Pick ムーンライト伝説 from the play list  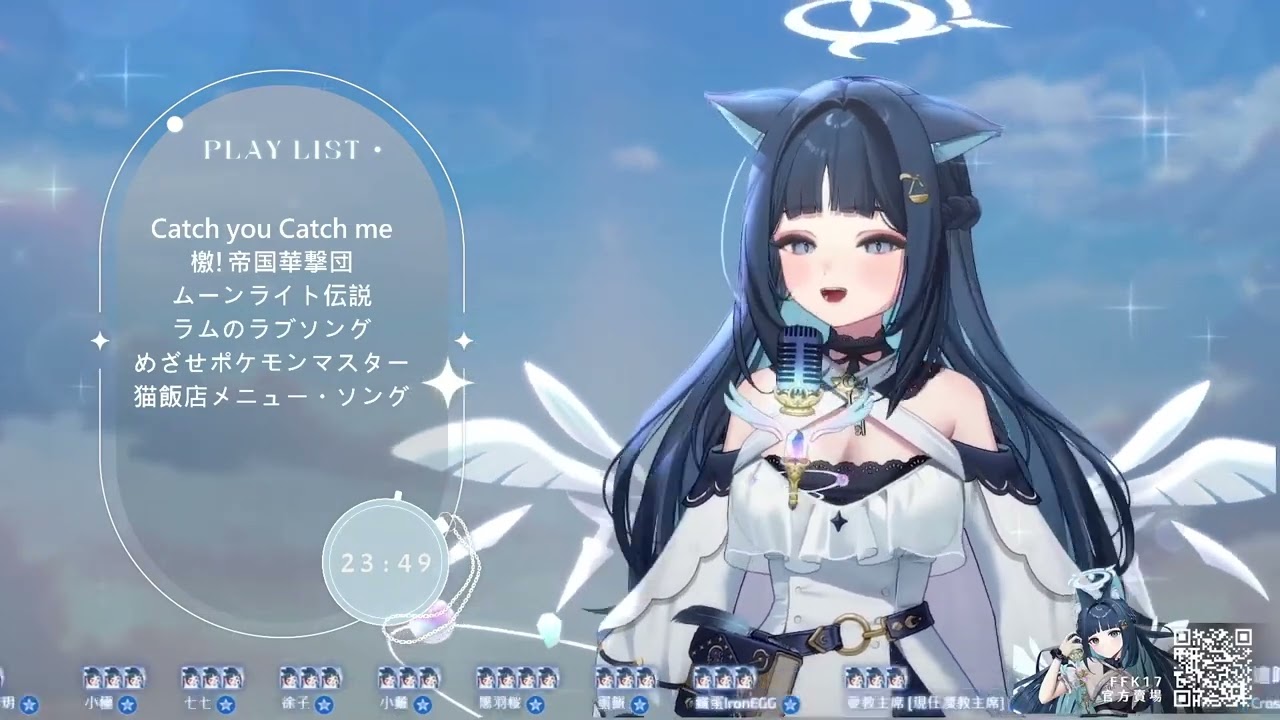271,296
